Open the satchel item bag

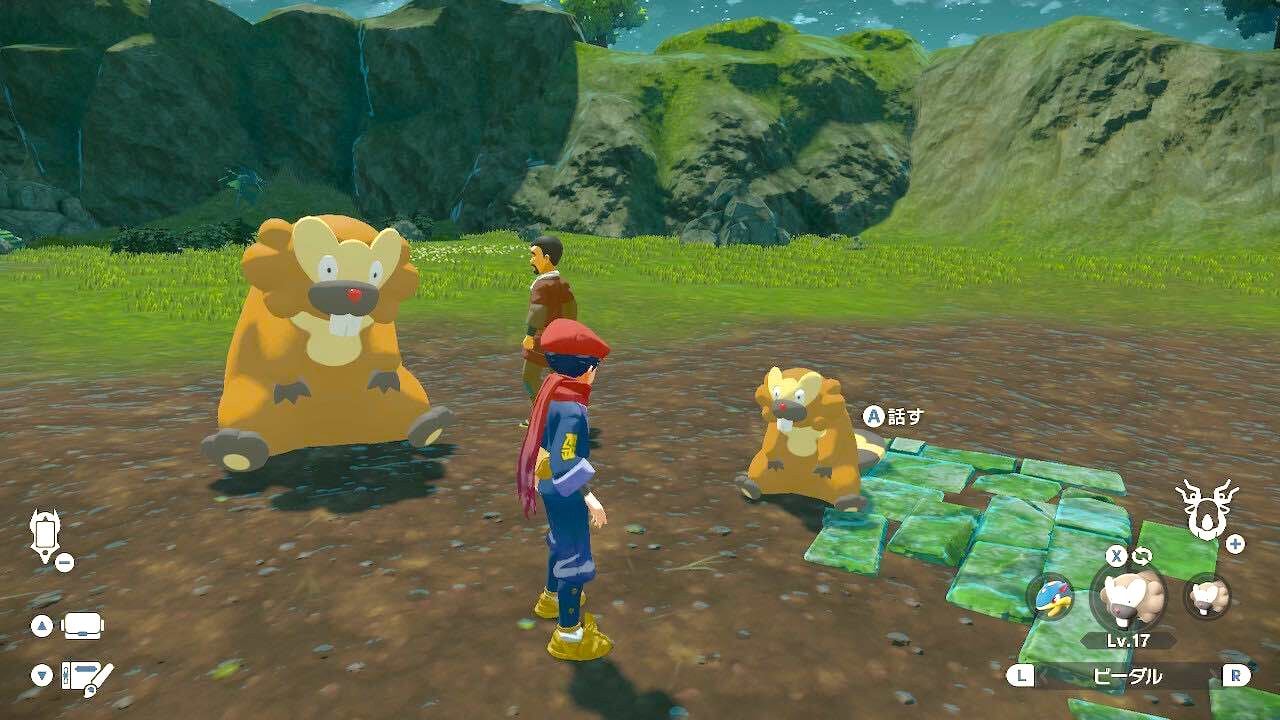[x=82, y=625]
